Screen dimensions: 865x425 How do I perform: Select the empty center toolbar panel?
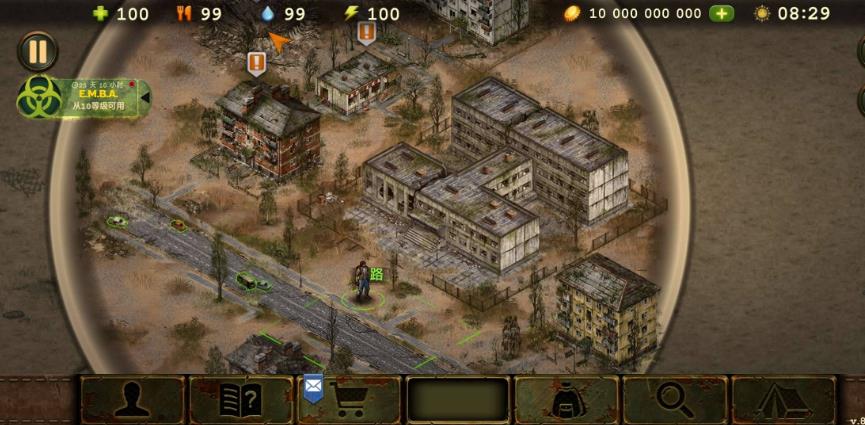(x=457, y=400)
